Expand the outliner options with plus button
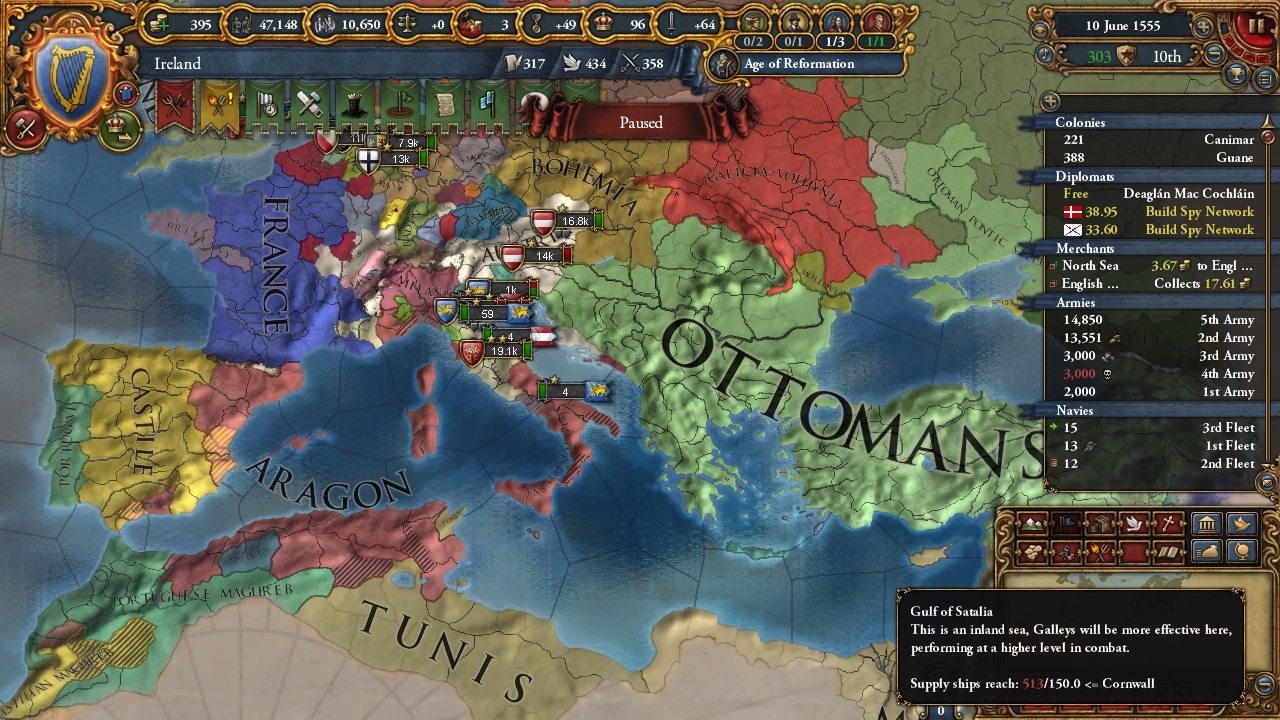 click(1051, 101)
